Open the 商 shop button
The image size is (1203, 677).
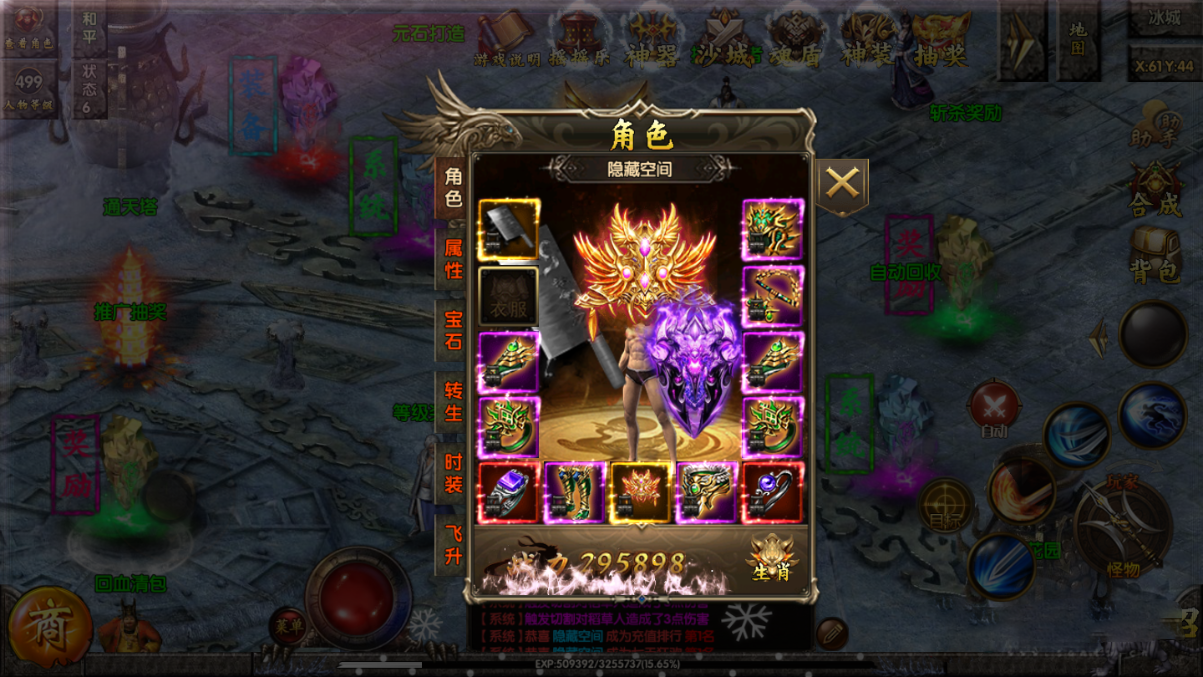coord(46,627)
